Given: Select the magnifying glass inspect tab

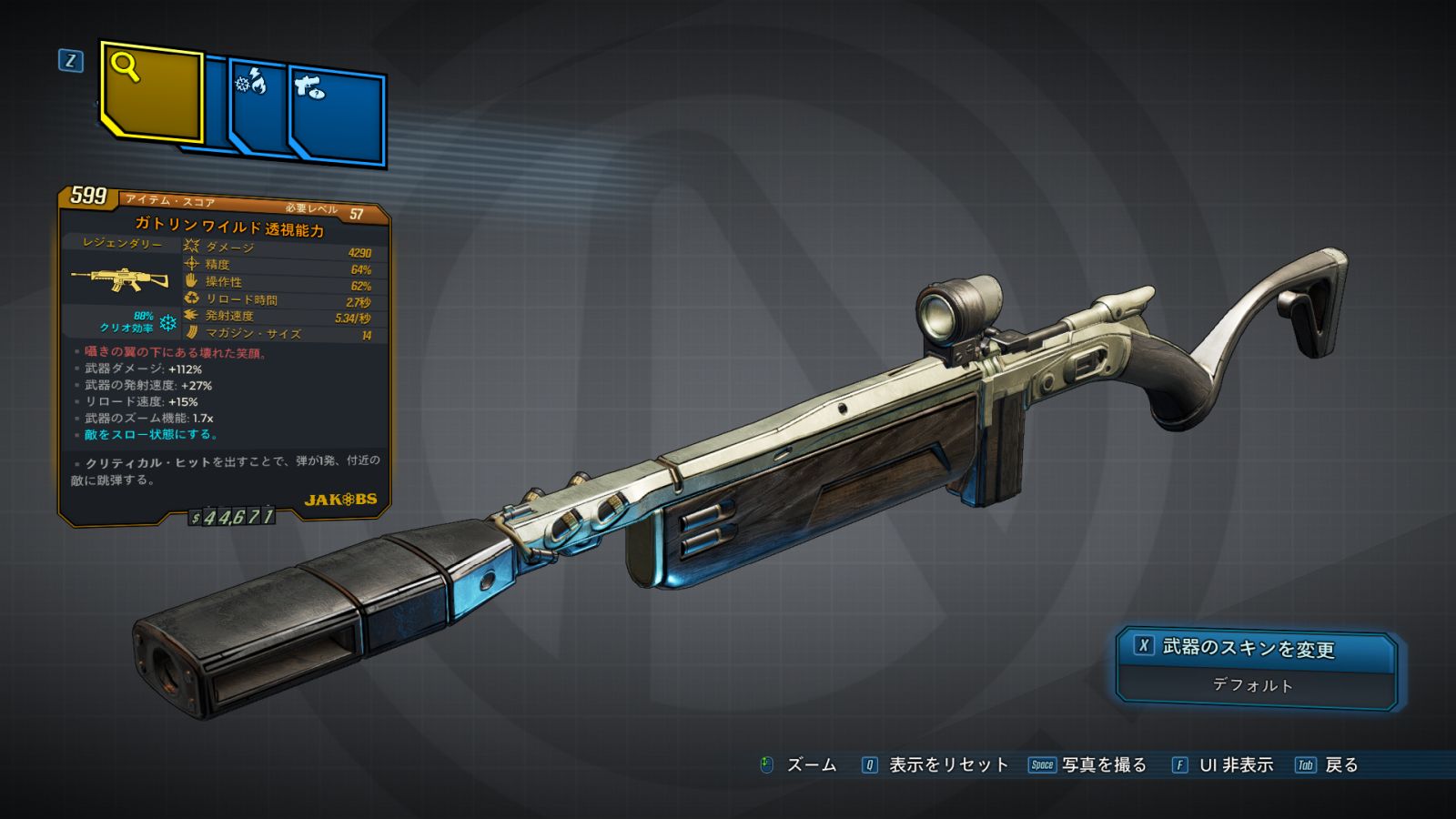Looking at the screenshot, I should pyautogui.click(x=151, y=91).
